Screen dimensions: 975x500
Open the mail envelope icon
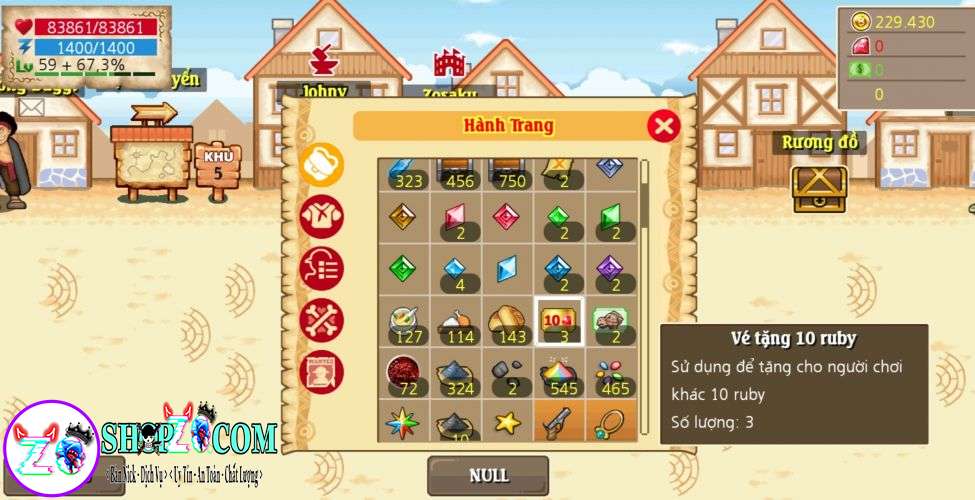pos(31,106)
